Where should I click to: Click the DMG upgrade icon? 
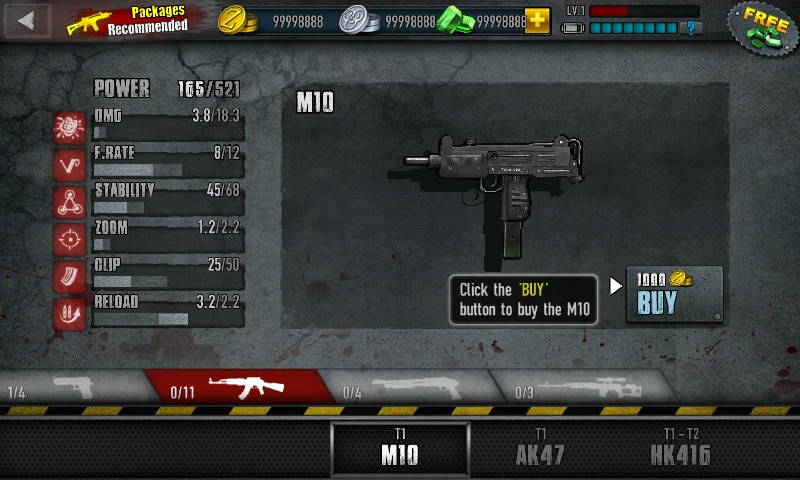point(70,128)
